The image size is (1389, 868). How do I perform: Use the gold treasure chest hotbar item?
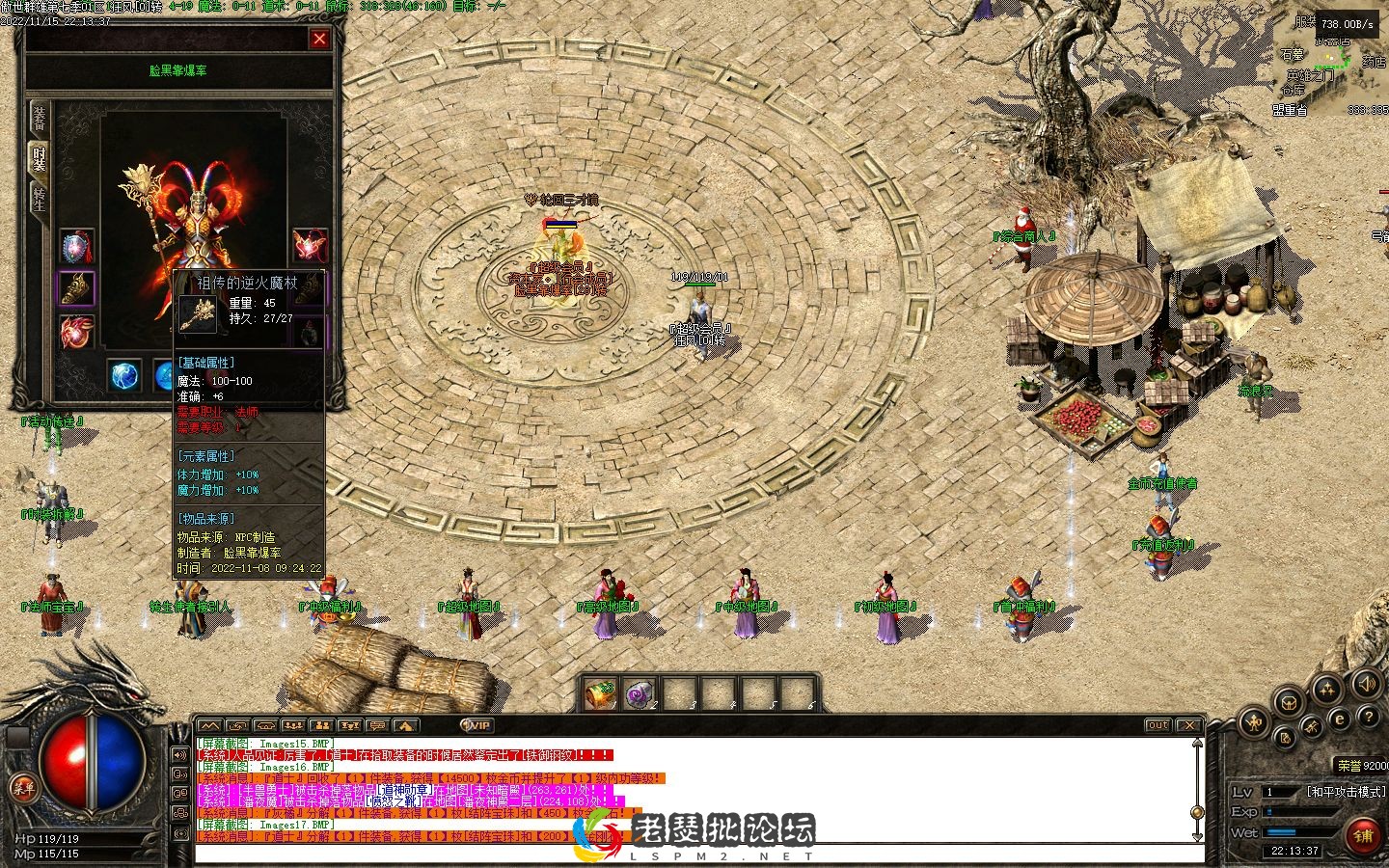[601, 692]
